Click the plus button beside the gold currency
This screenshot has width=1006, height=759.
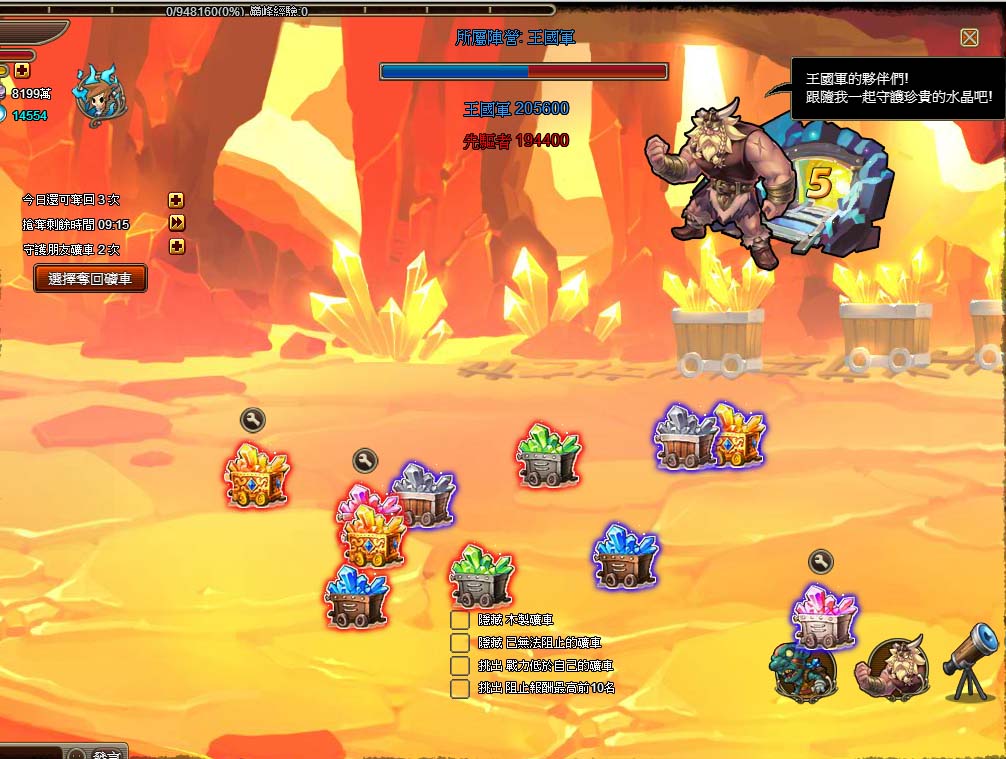tap(22, 70)
